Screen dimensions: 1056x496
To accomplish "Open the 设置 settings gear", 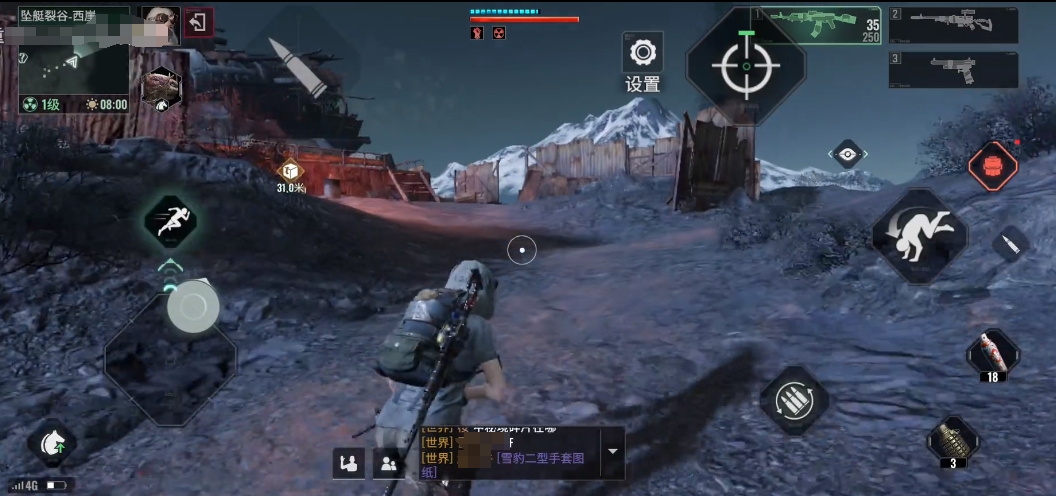I will coord(642,52).
